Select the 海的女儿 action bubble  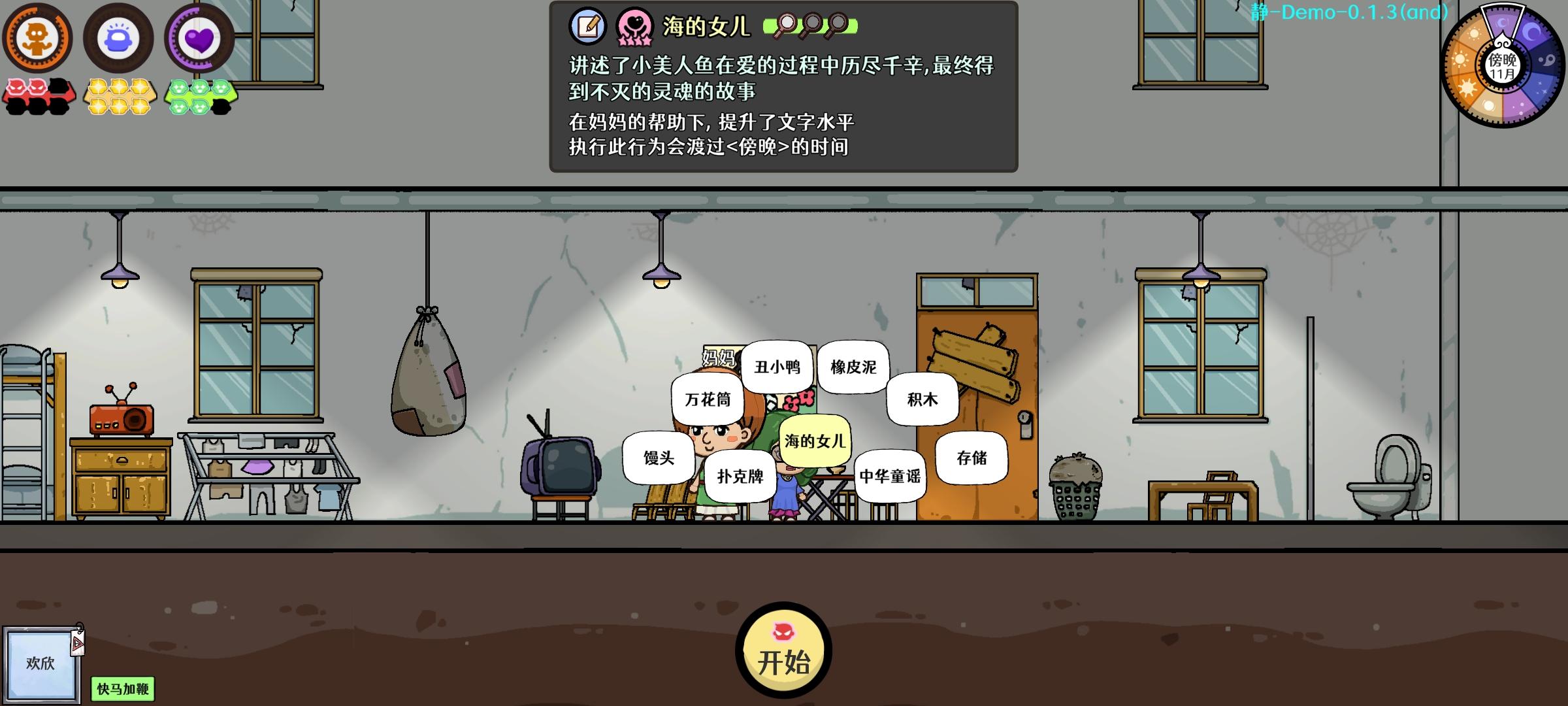815,442
